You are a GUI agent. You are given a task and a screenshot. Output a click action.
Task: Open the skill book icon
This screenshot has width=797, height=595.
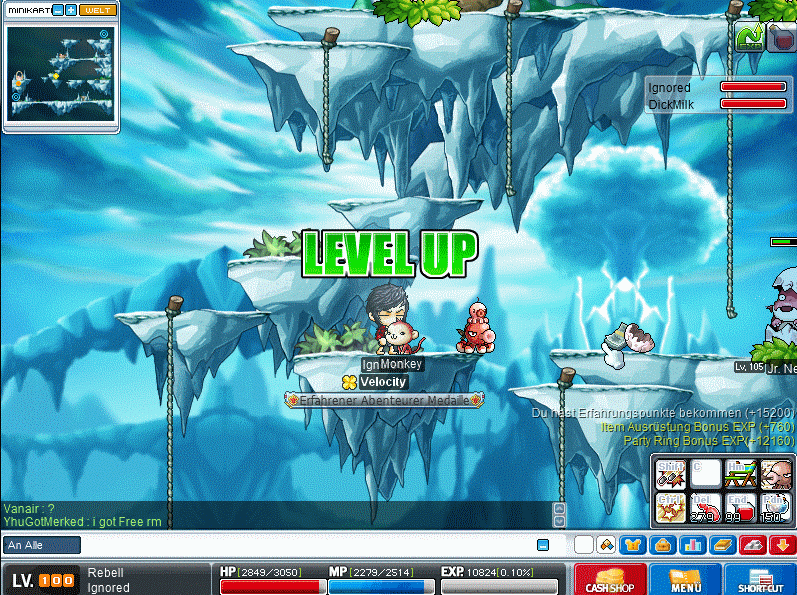click(721, 545)
